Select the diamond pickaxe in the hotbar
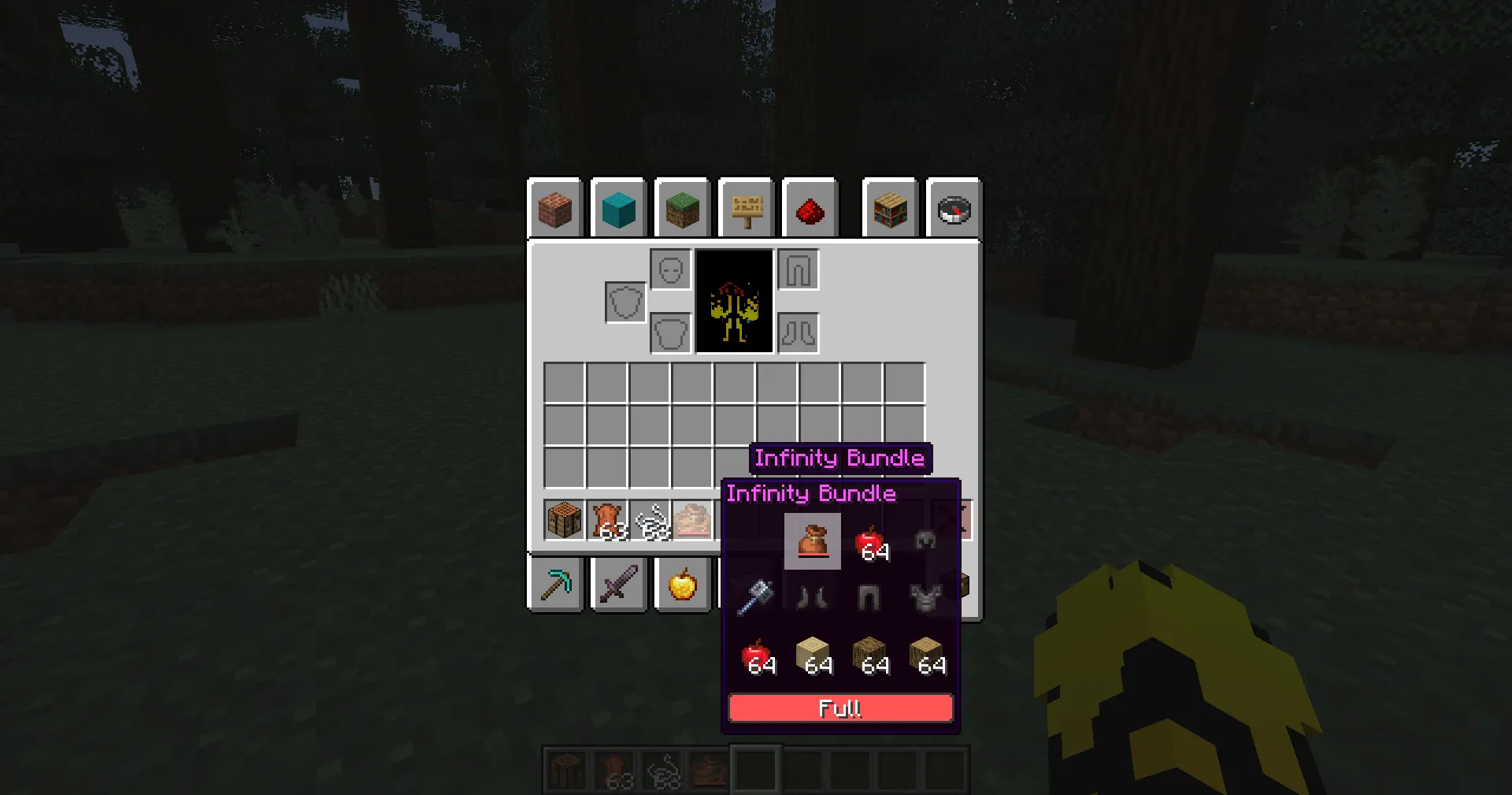Viewport: 1512px width, 795px height. pyautogui.click(x=556, y=583)
